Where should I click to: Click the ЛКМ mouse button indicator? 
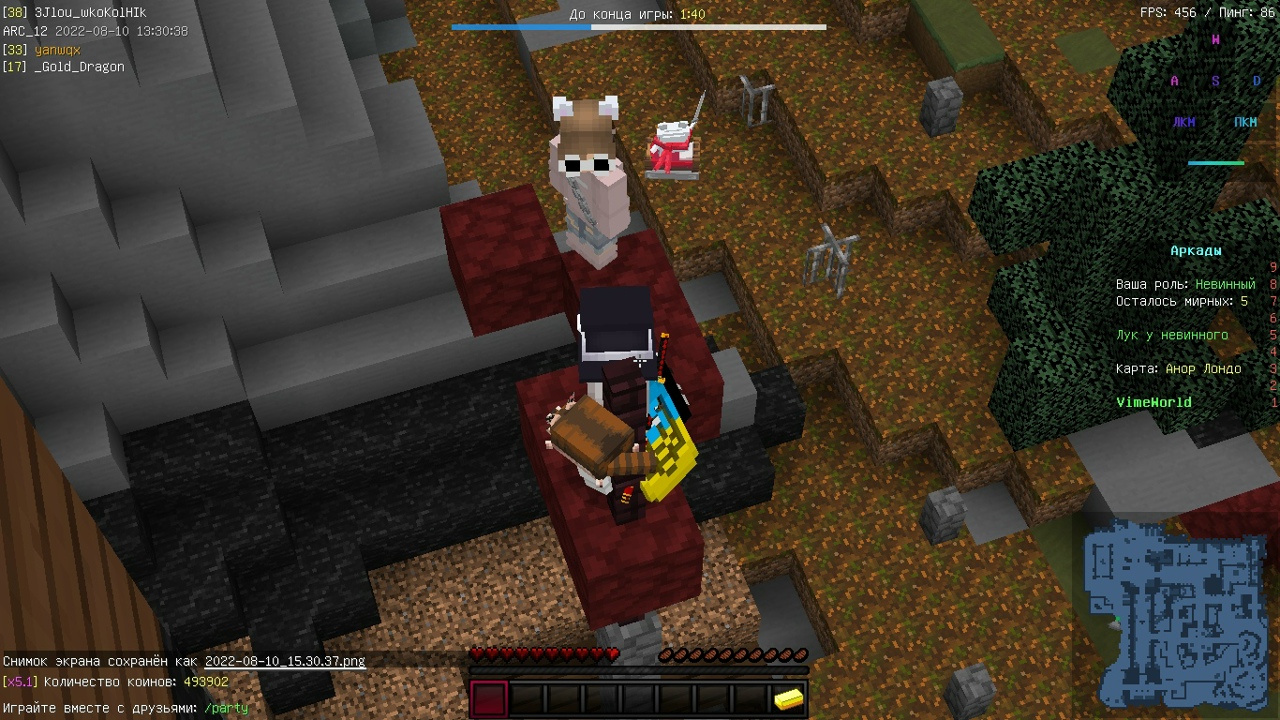(x=1182, y=121)
